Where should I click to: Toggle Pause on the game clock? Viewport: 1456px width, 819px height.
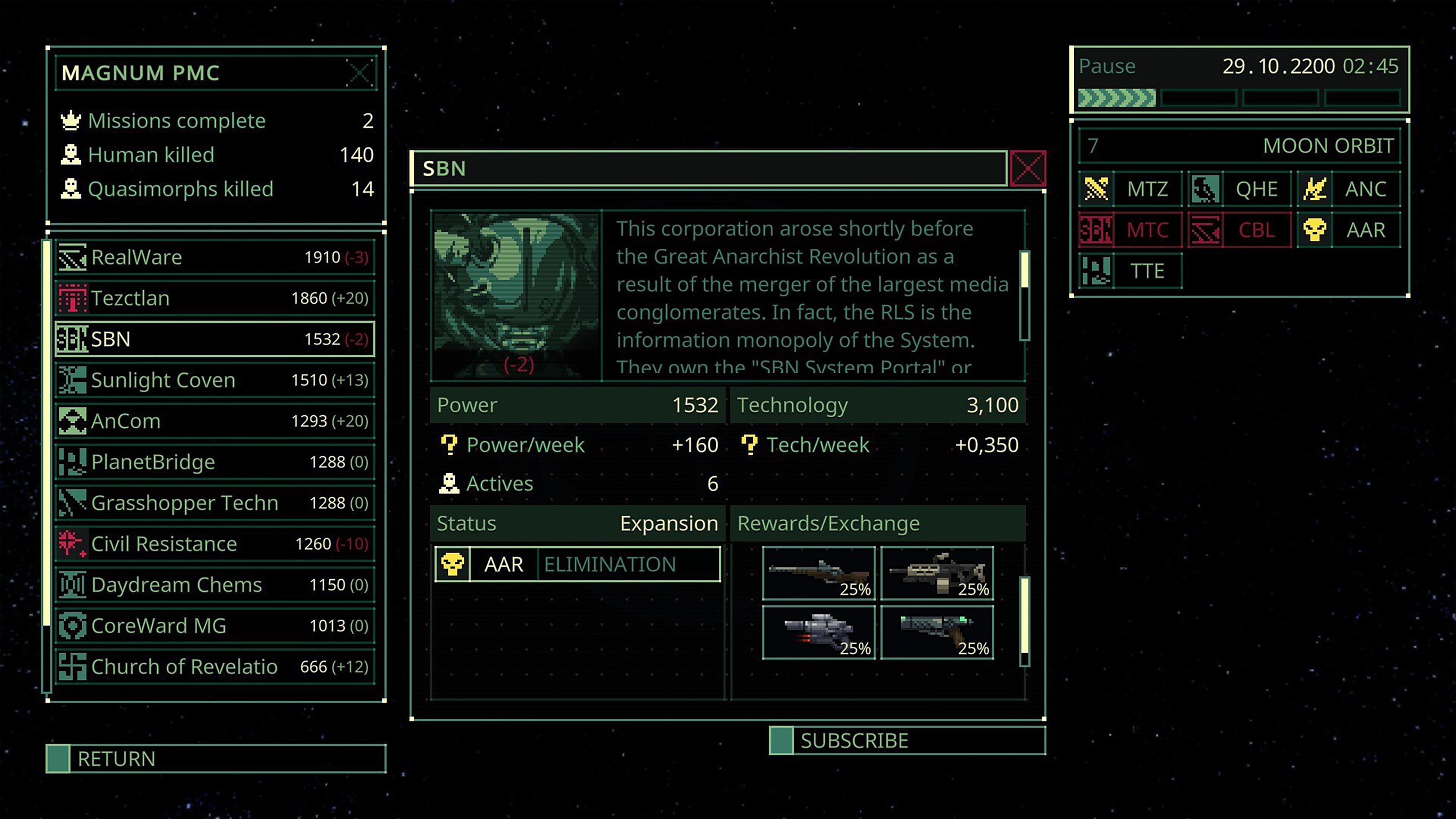(x=1107, y=66)
